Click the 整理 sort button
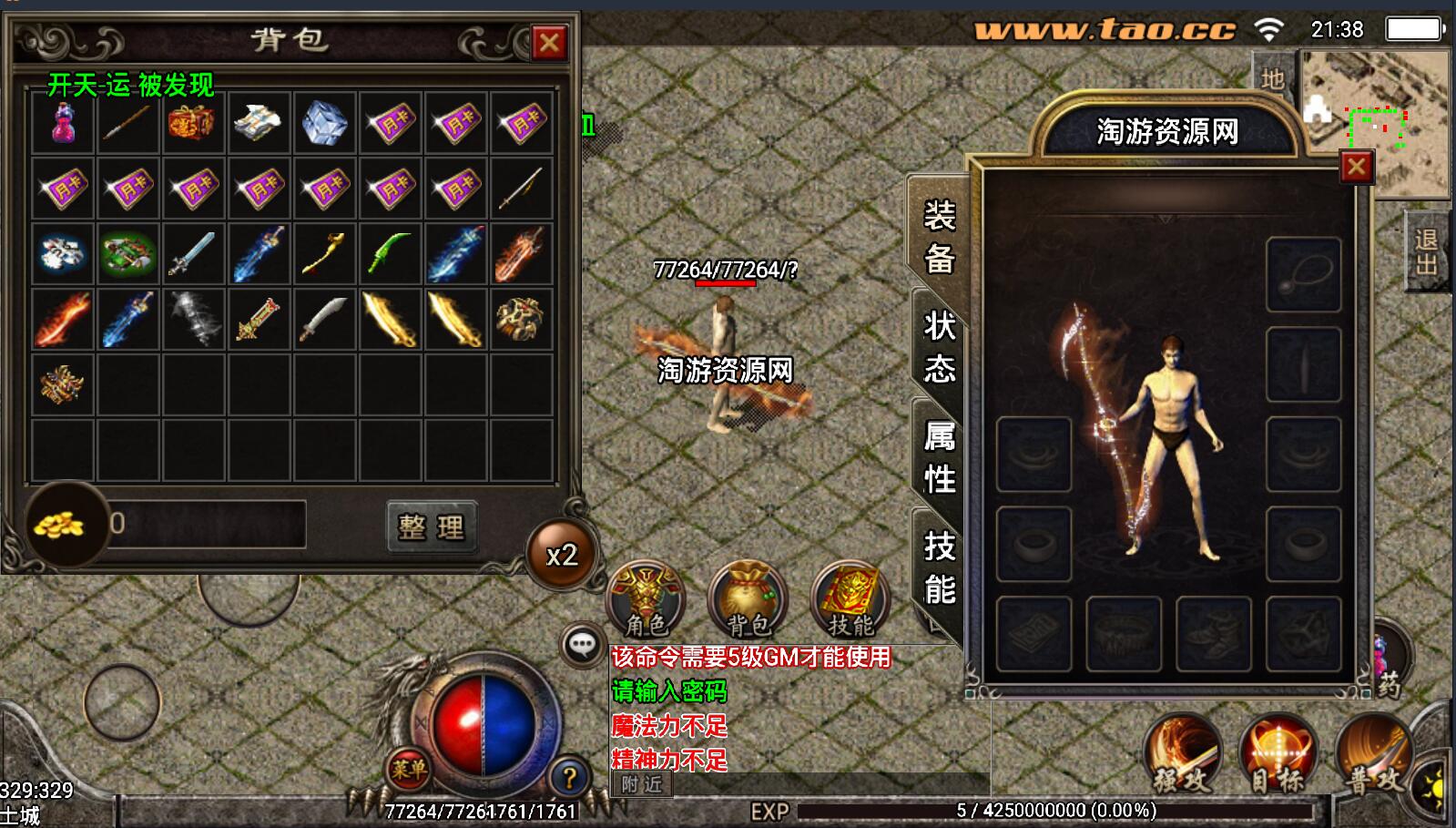Screen dimensions: 1456x828 coord(432,526)
